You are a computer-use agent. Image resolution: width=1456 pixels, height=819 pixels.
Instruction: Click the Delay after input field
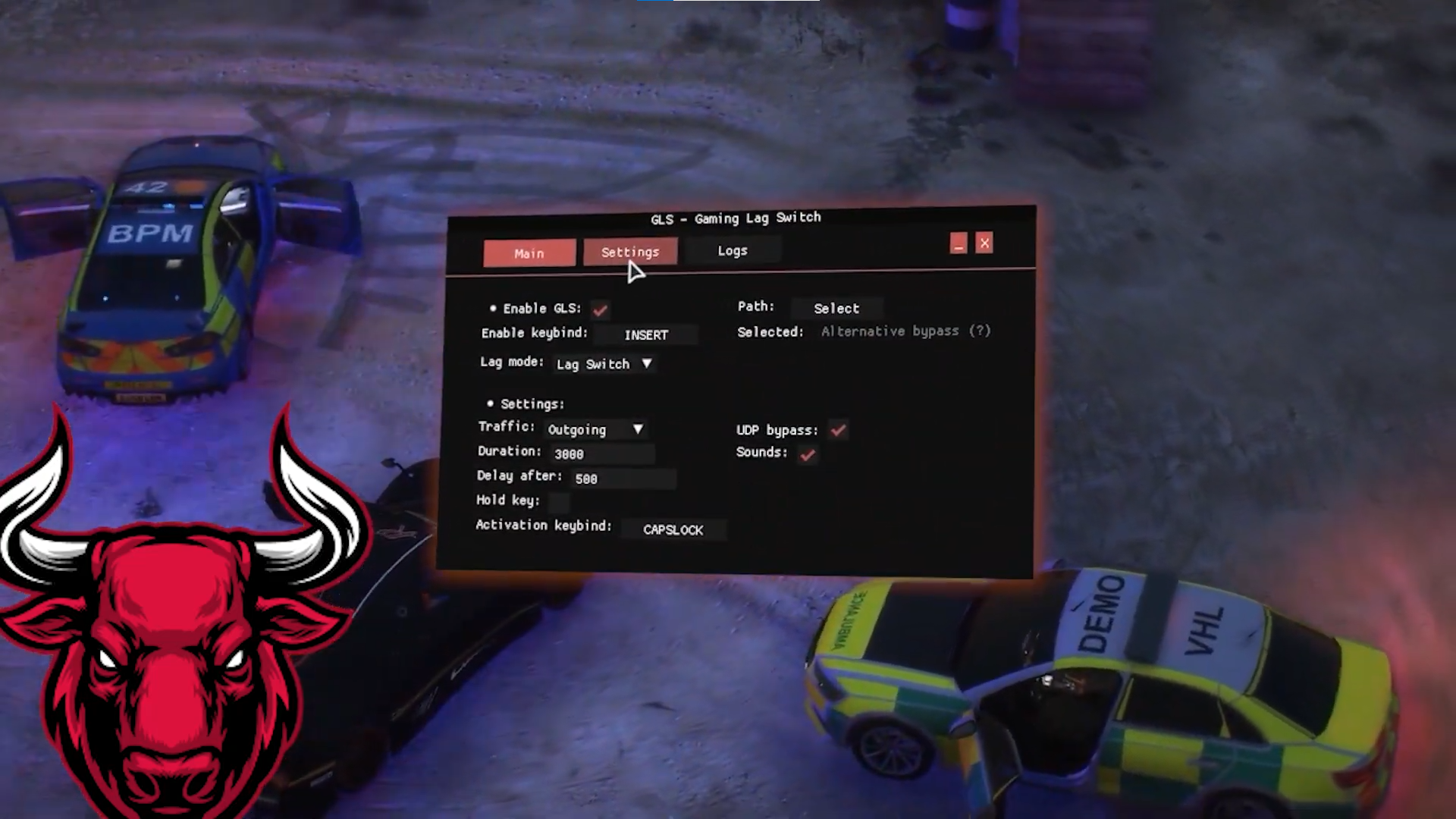623,479
